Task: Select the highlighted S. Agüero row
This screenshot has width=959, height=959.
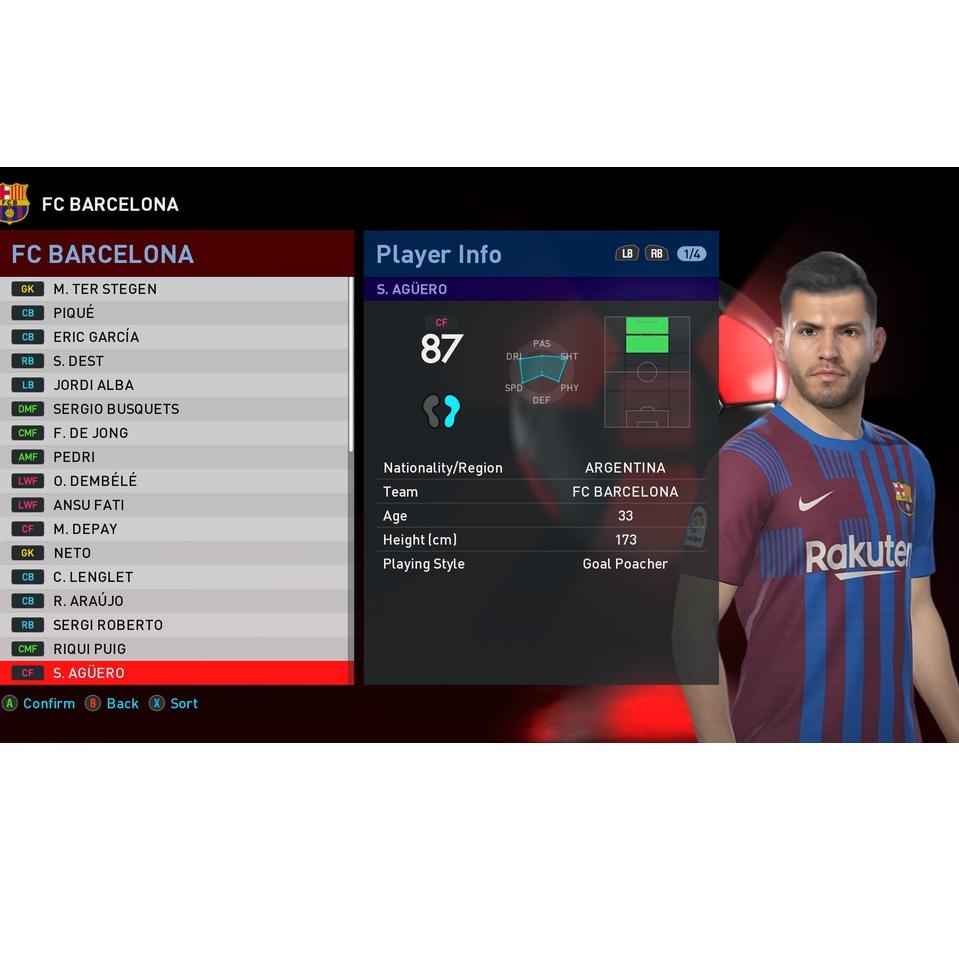Action: (x=176, y=673)
